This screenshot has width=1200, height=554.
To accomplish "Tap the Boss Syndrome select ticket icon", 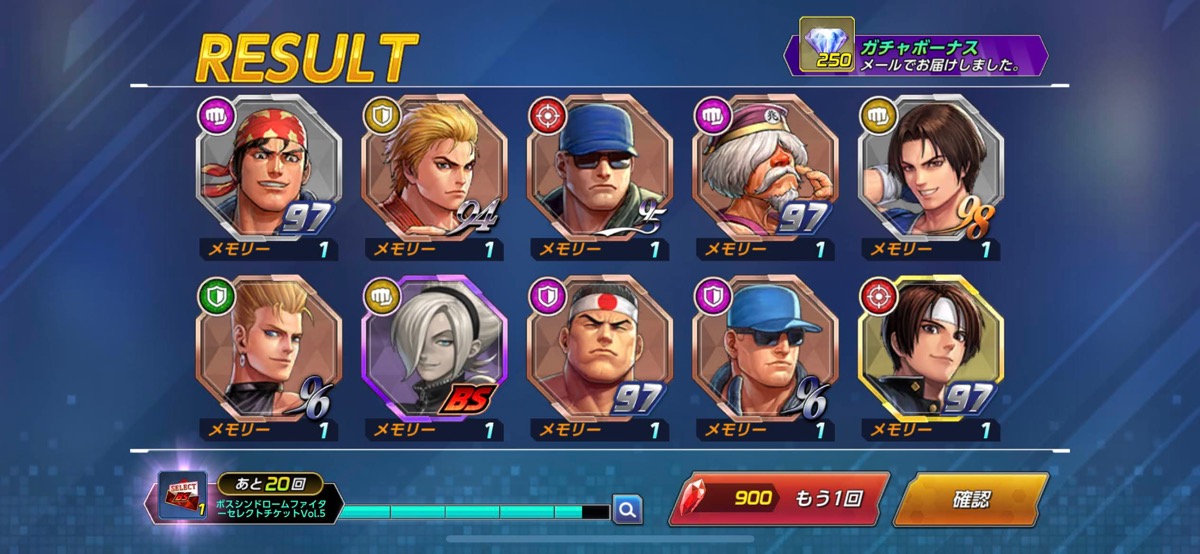I will pos(183,497).
